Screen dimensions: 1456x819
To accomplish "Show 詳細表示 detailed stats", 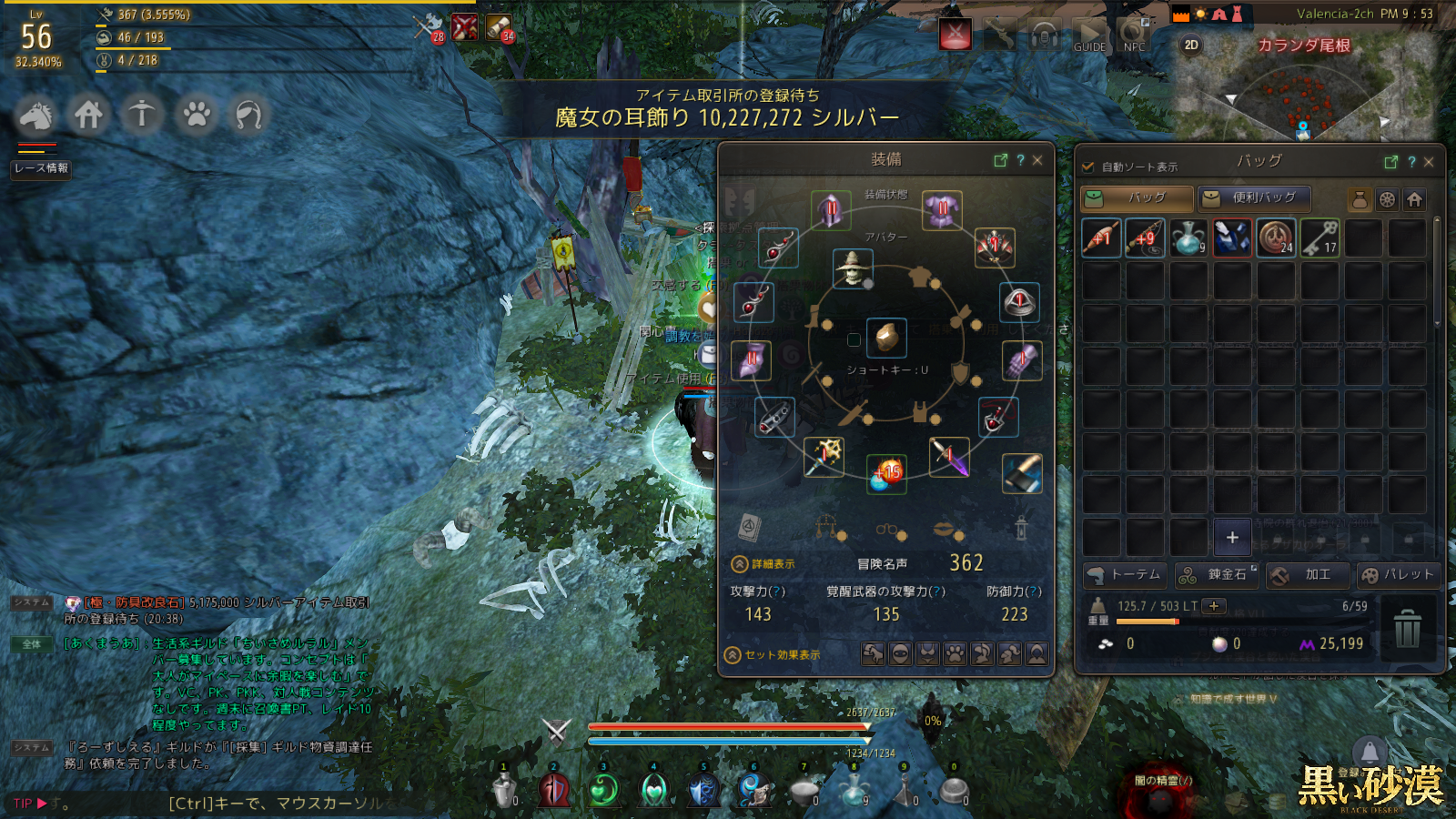I will tap(764, 564).
